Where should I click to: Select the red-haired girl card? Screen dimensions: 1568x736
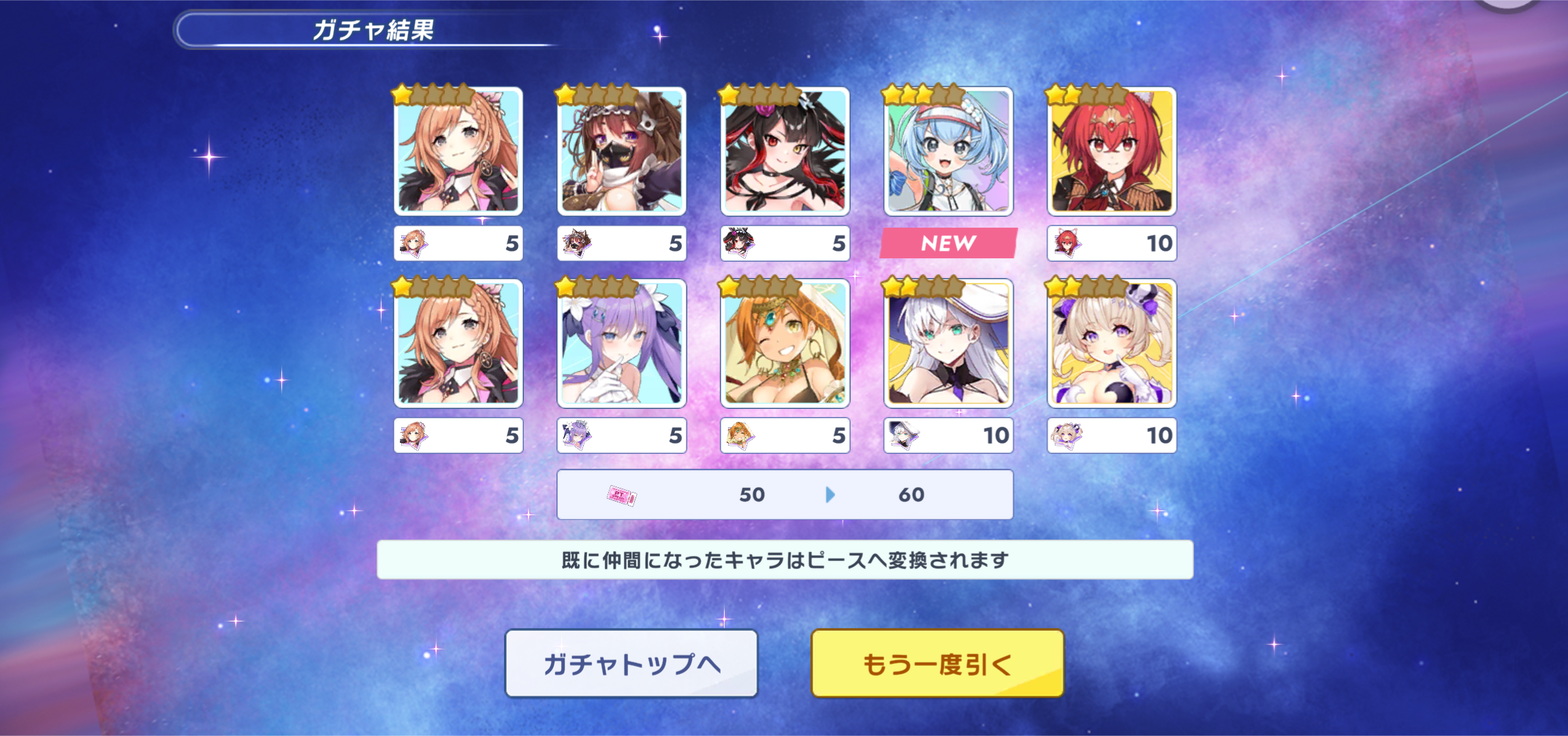coord(1112,151)
